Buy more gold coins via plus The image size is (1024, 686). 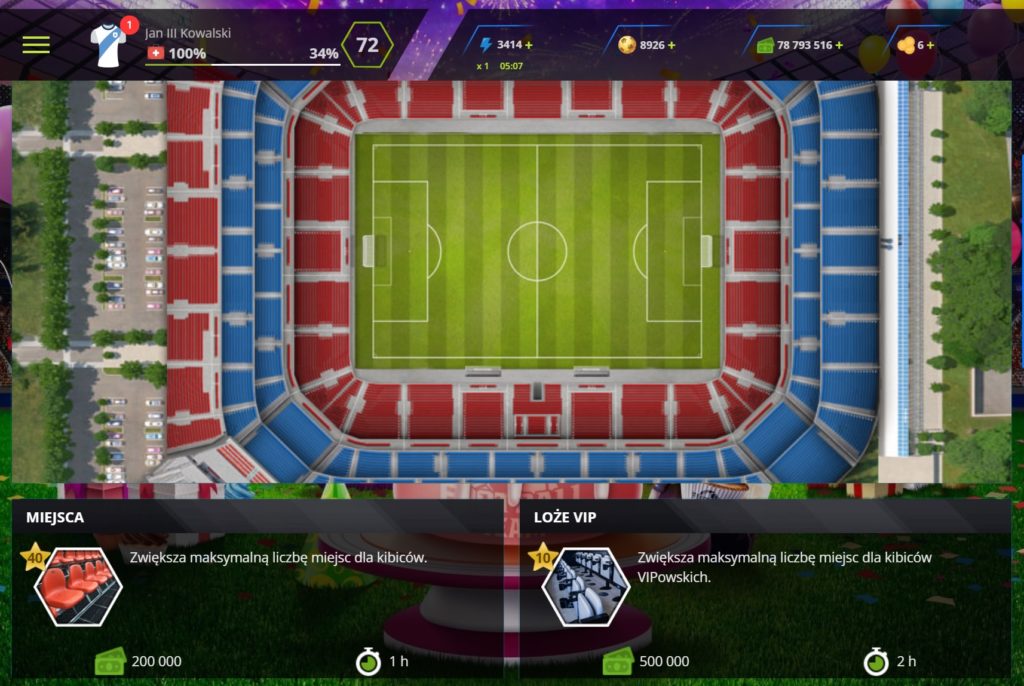point(672,45)
